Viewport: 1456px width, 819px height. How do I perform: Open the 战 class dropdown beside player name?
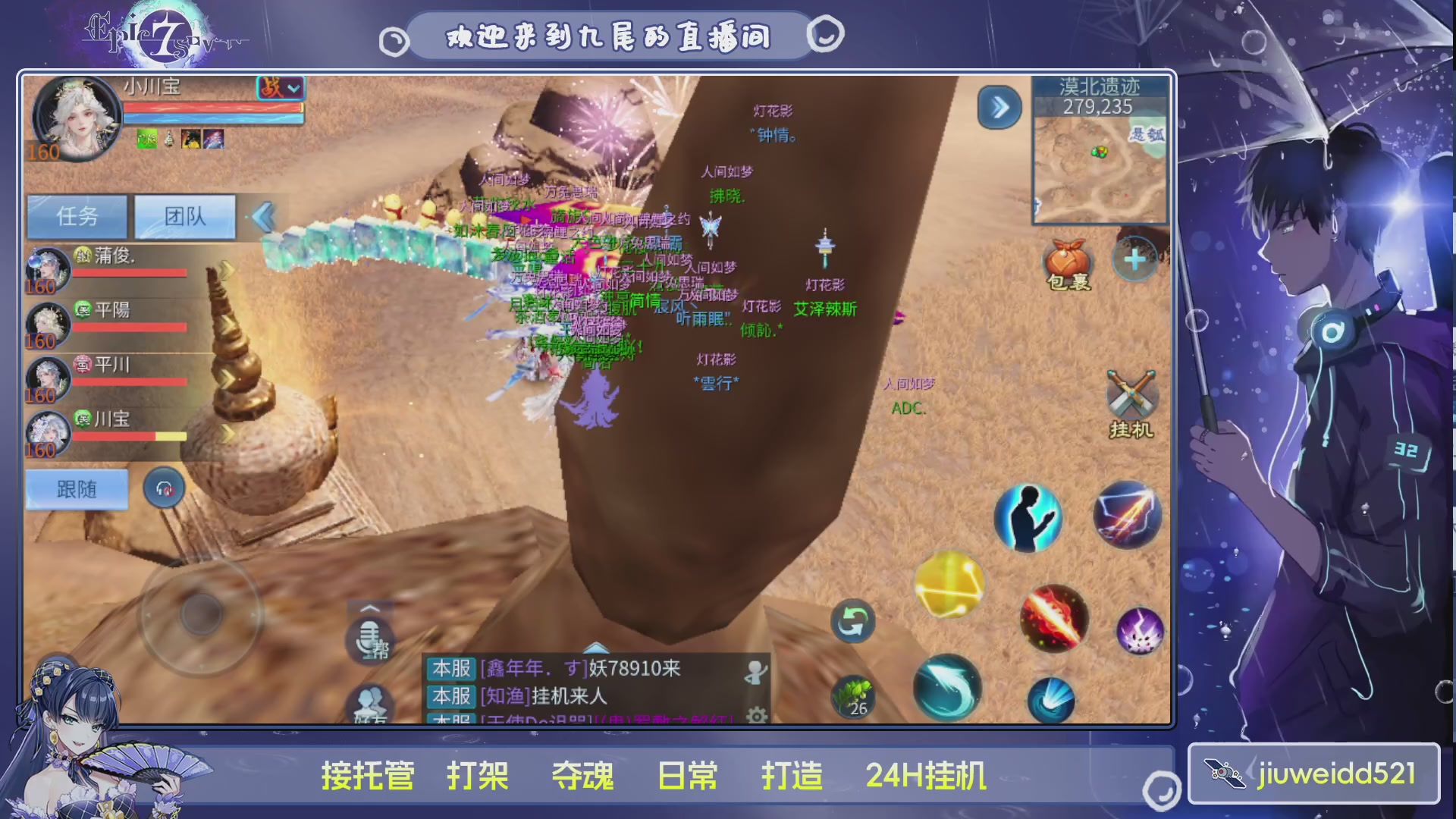(x=281, y=89)
